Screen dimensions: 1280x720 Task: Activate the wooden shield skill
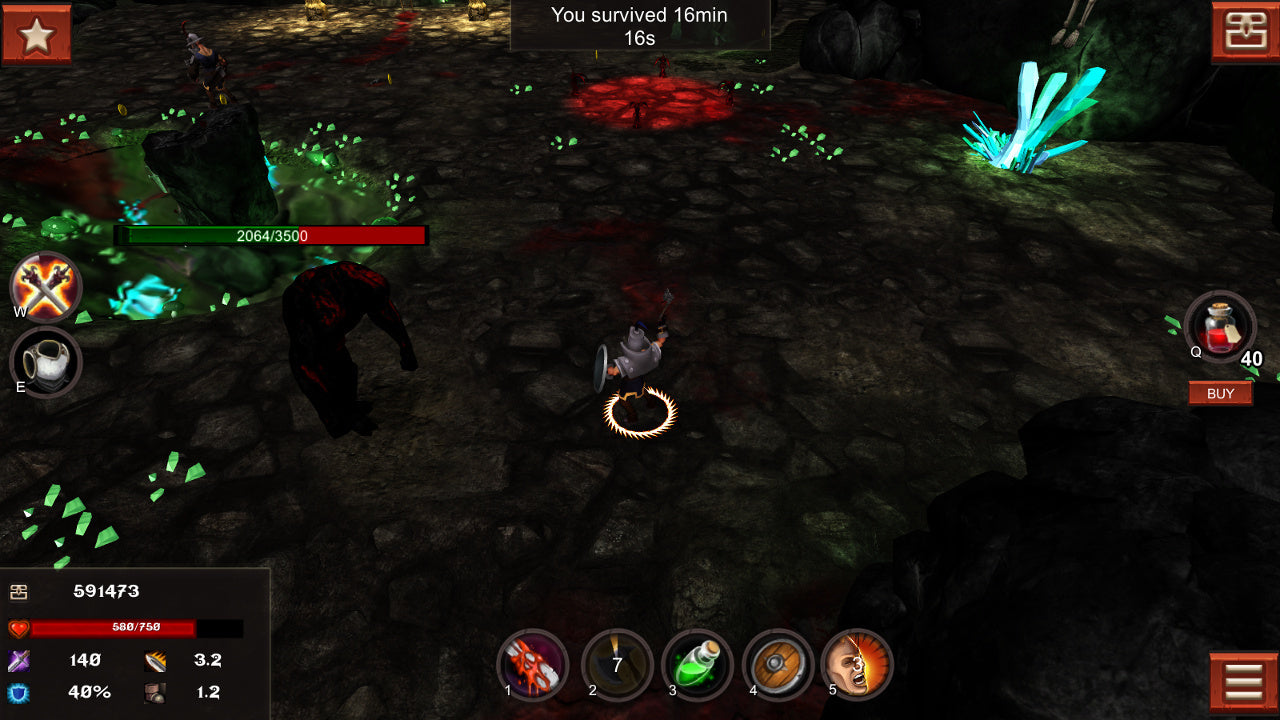[x=777, y=665]
